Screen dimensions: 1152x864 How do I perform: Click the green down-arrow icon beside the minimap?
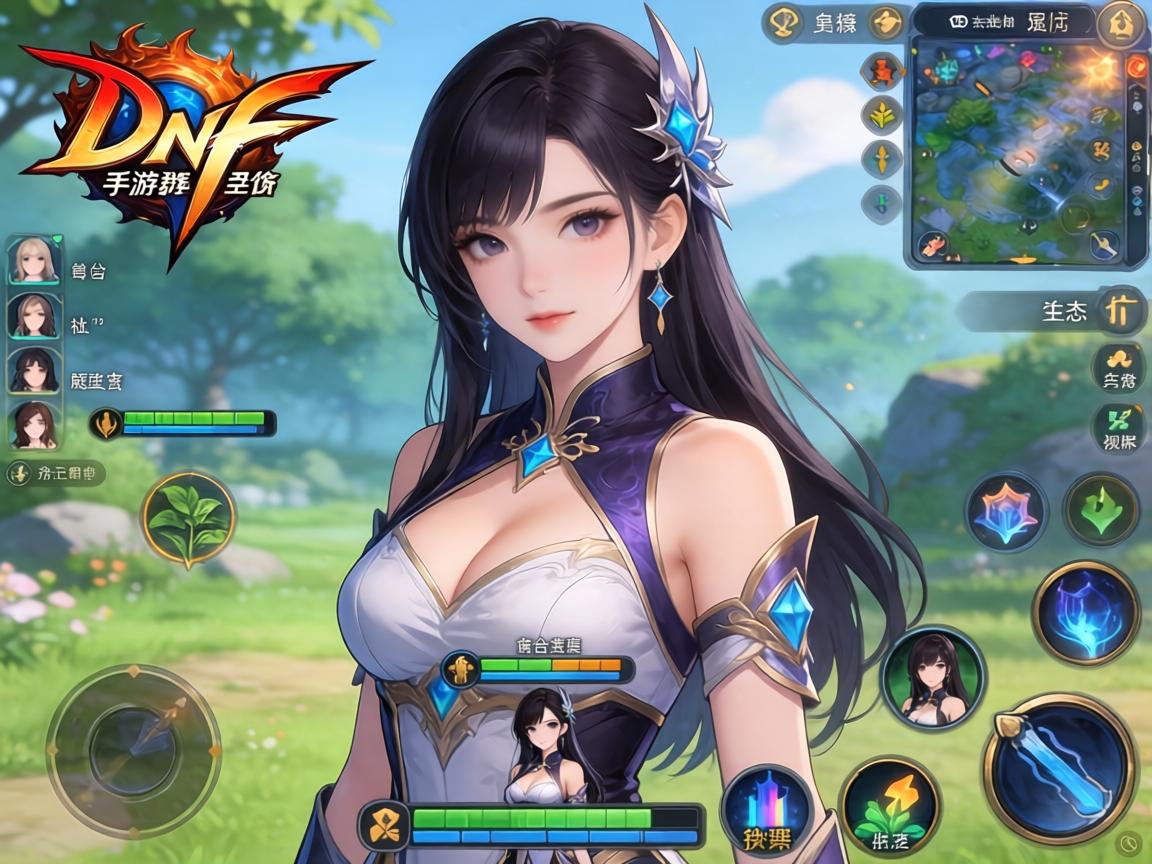(x=882, y=203)
